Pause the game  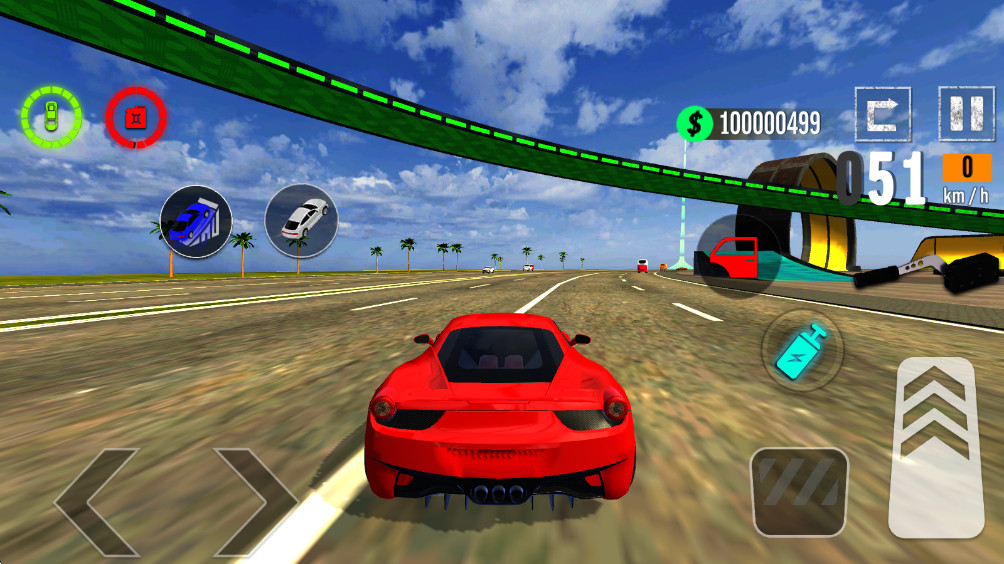[966, 113]
